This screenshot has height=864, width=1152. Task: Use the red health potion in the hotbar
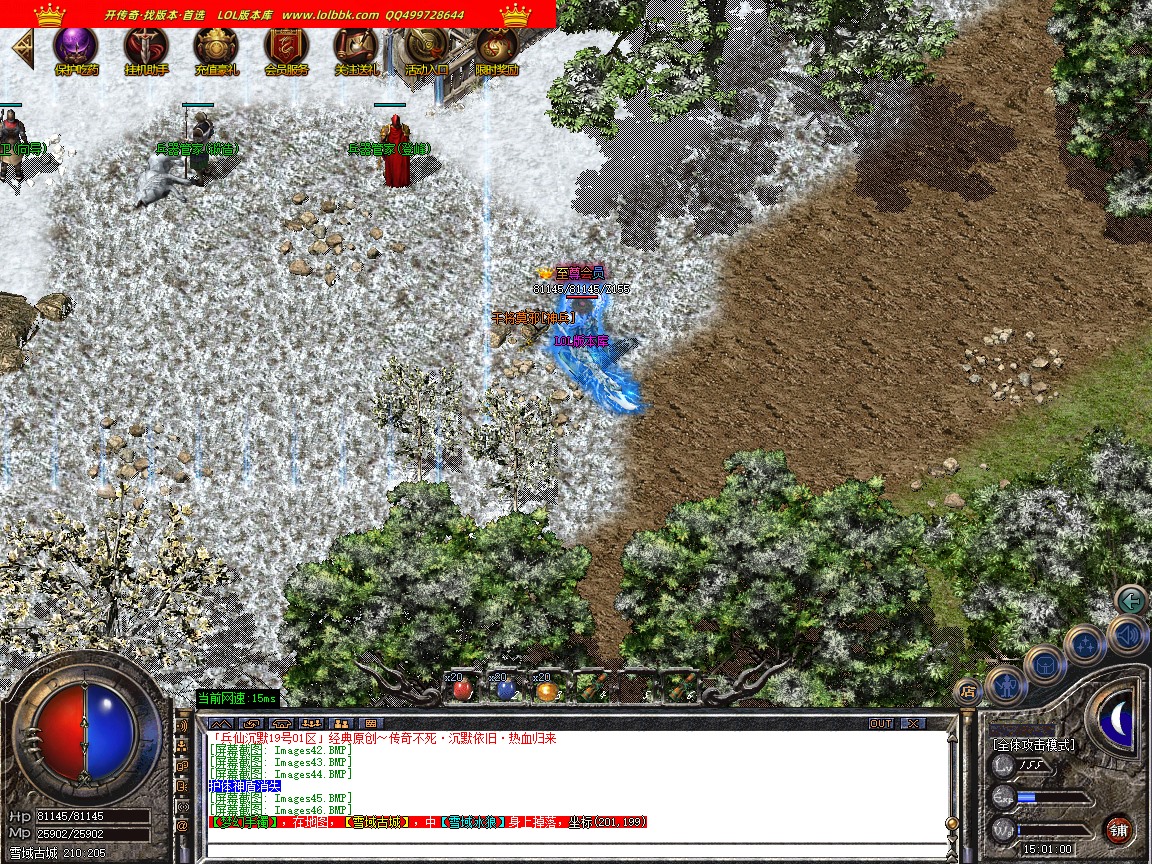(461, 689)
